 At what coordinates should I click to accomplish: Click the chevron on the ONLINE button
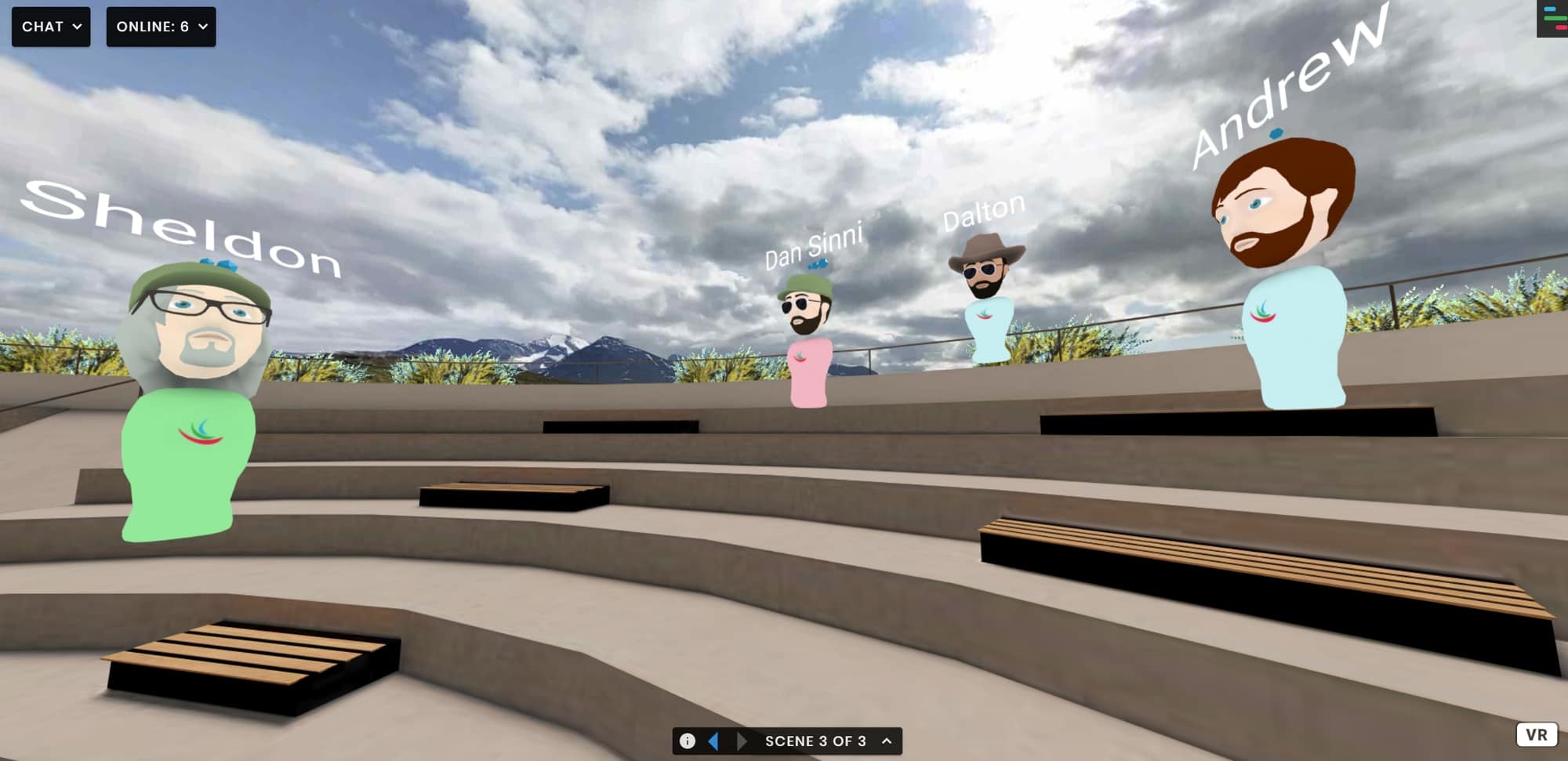point(202,26)
